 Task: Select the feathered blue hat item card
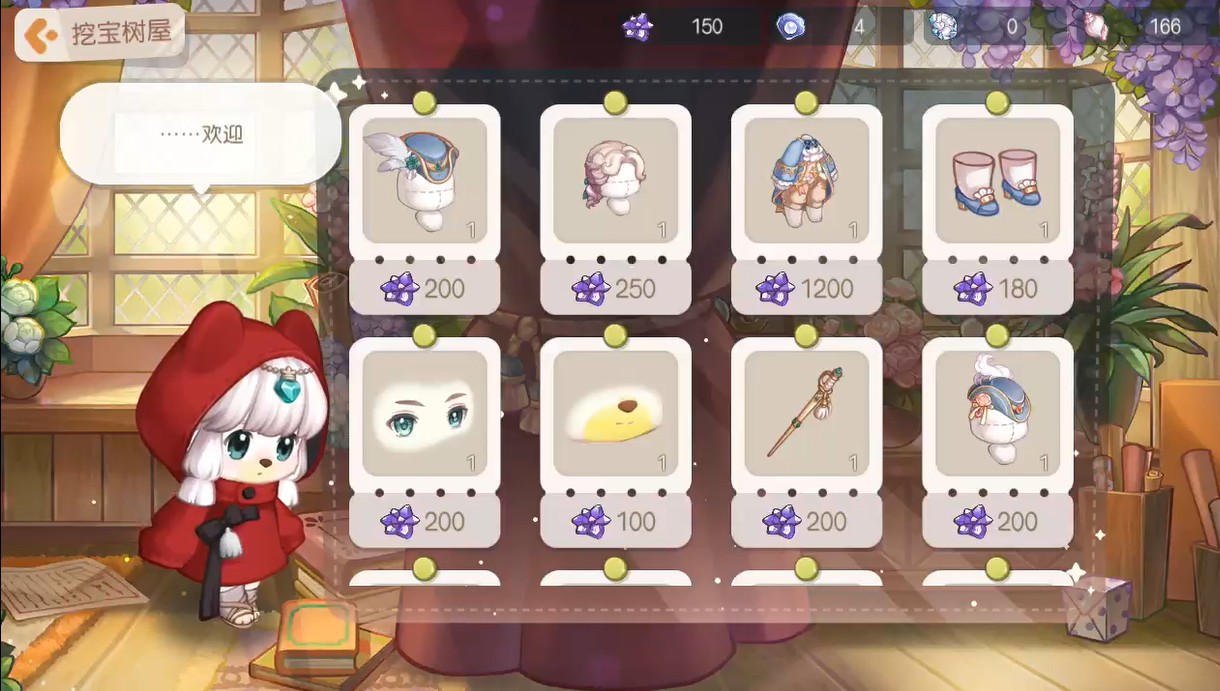coord(424,181)
